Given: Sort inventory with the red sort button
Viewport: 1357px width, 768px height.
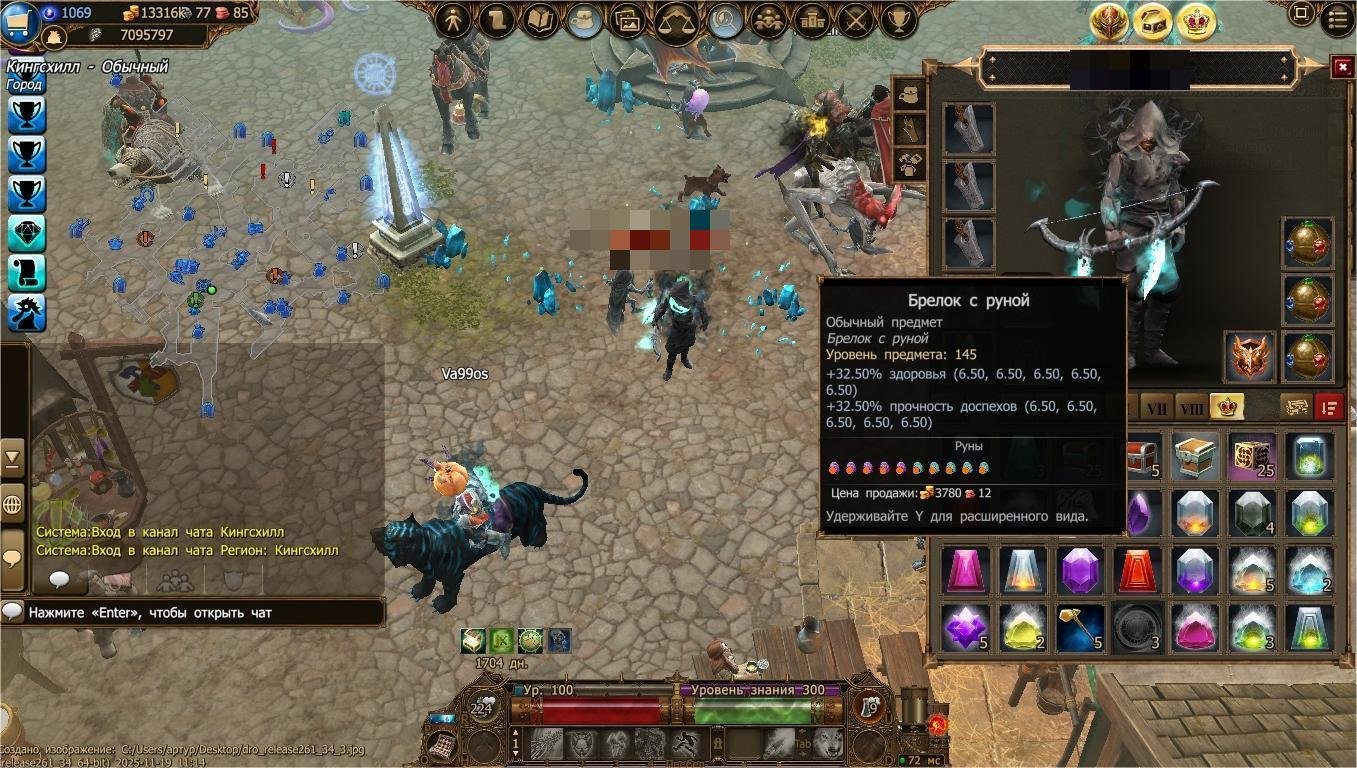Looking at the screenshot, I should [1329, 406].
